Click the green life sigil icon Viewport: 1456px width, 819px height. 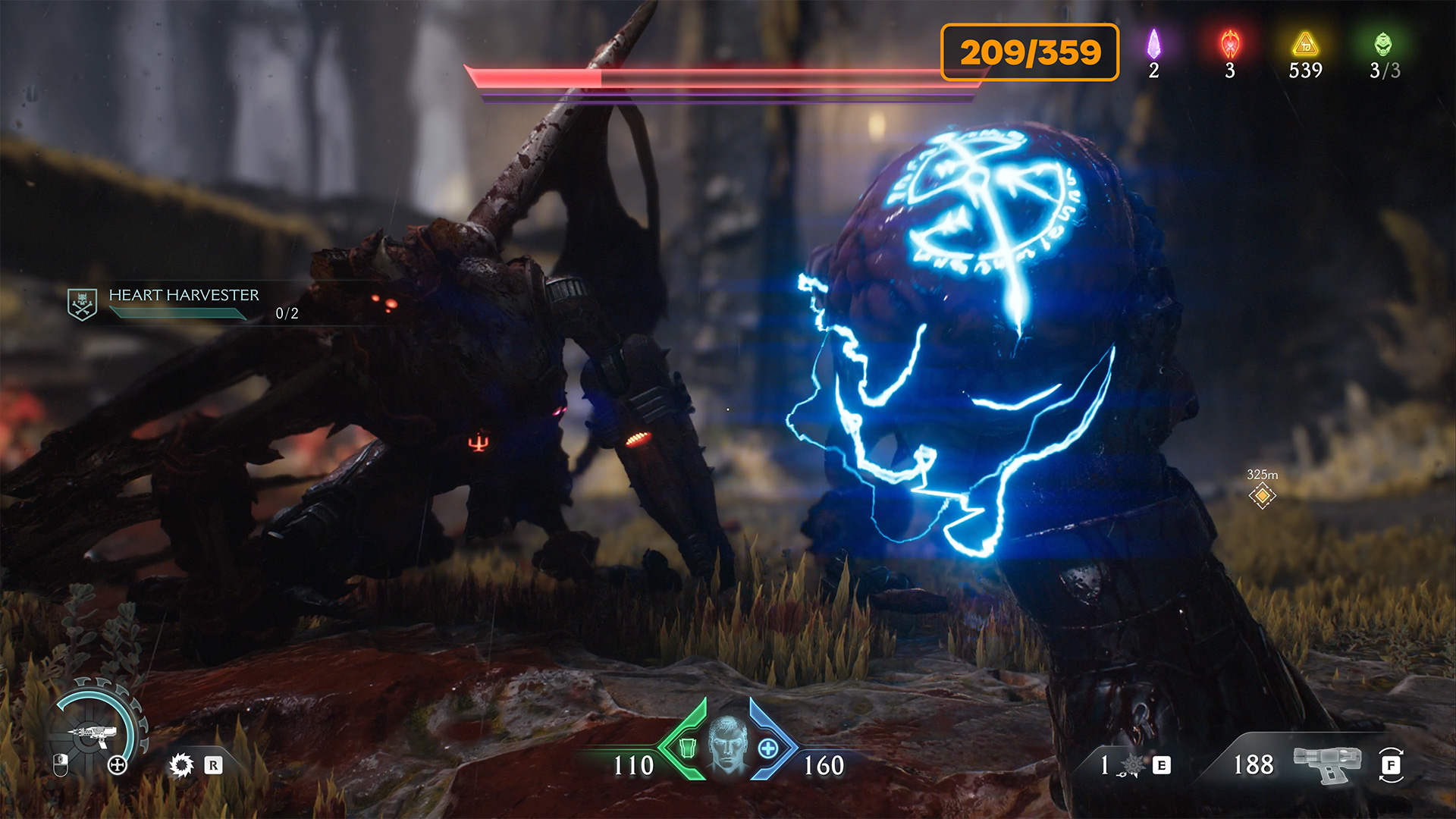coord(1383,45)
